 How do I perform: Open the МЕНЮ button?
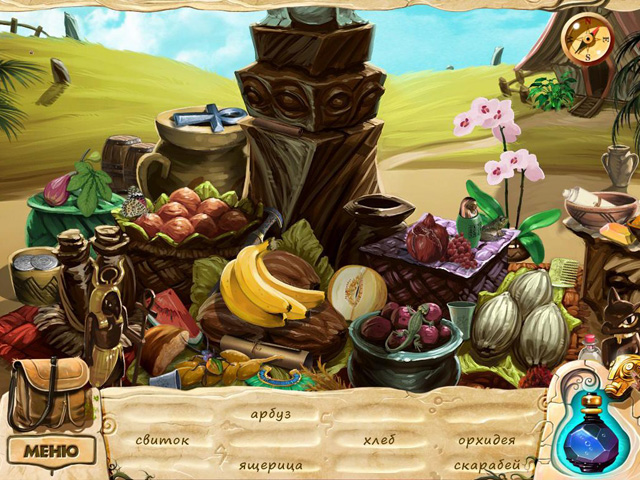coord(51,450)
